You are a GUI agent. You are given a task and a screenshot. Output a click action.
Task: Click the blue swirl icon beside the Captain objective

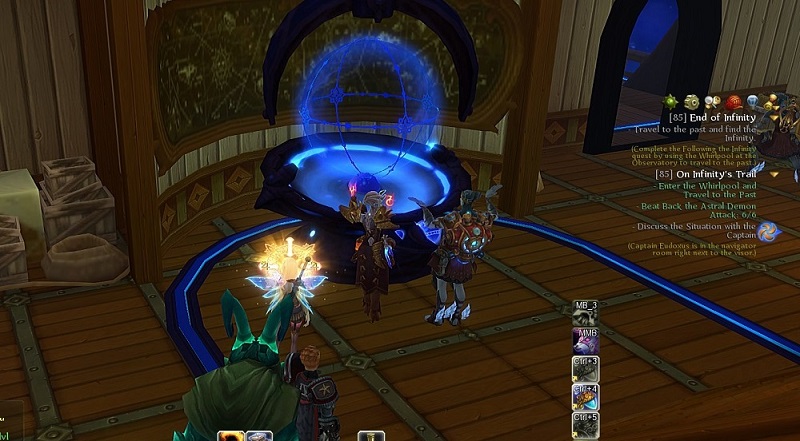coord(768,232)
